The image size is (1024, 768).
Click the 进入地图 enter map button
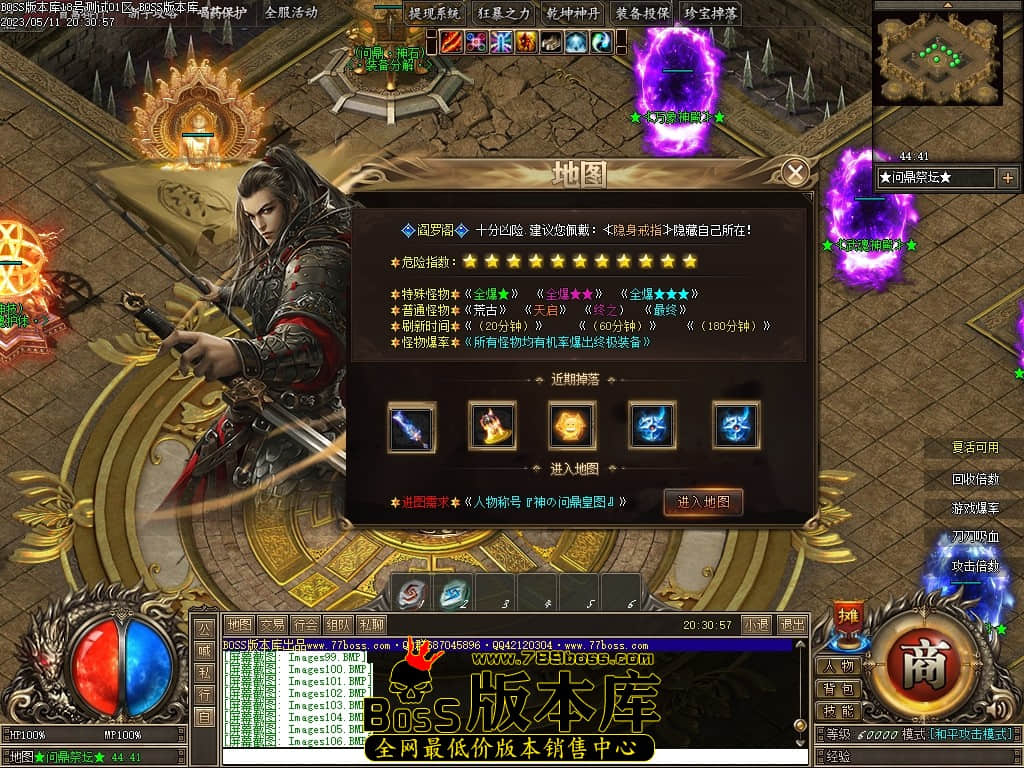[x=703, y=502]
